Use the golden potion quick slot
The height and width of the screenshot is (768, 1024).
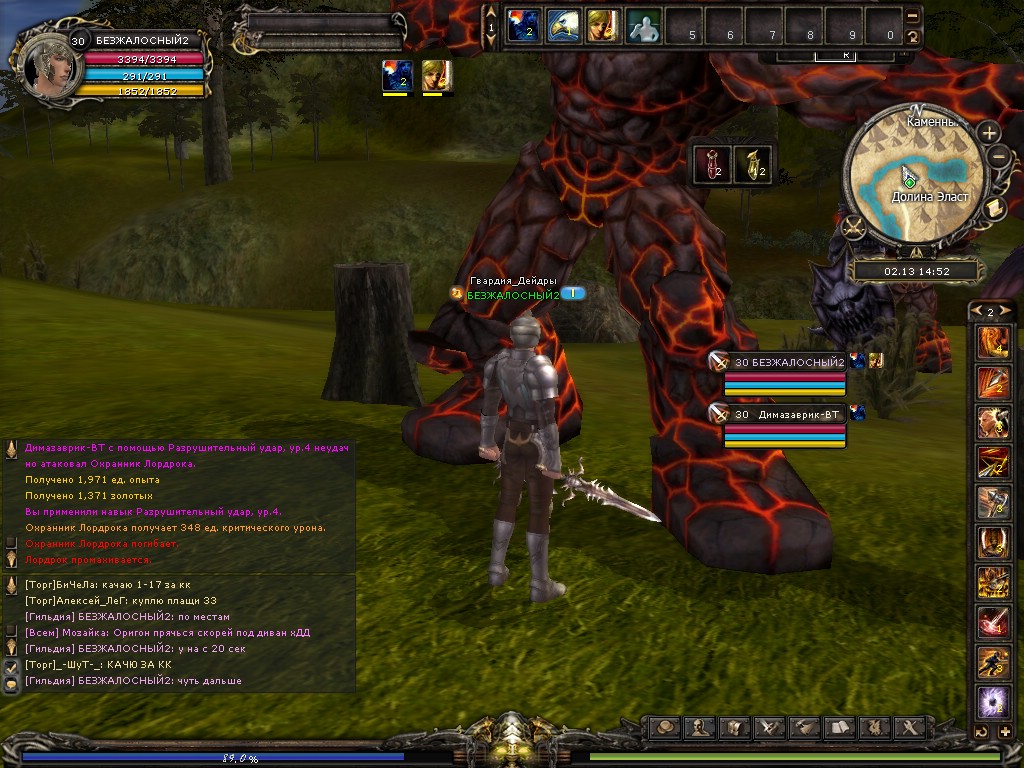pos(752,165)
